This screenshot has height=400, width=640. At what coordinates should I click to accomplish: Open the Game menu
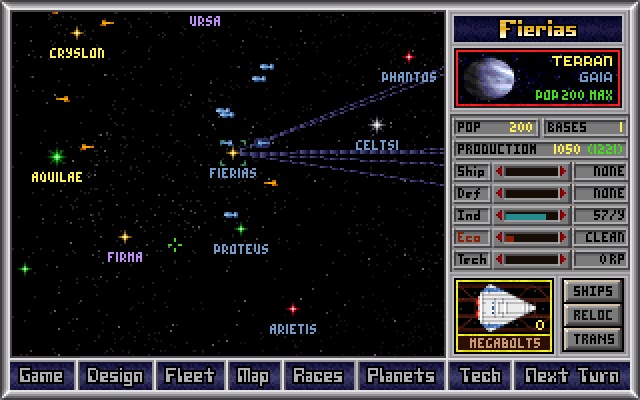[x=40, y=376]
